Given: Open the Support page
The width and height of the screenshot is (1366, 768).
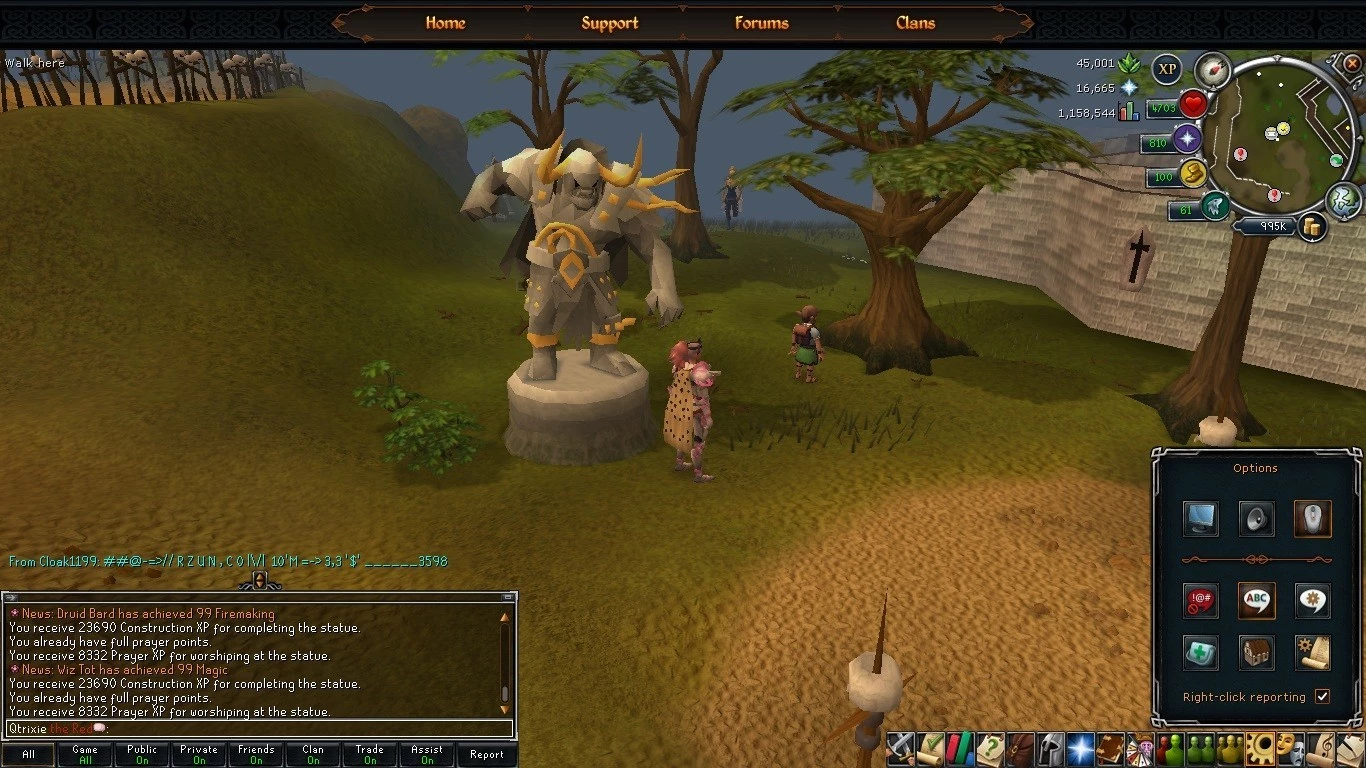Looking at the screenshot, I should point(609,23).
